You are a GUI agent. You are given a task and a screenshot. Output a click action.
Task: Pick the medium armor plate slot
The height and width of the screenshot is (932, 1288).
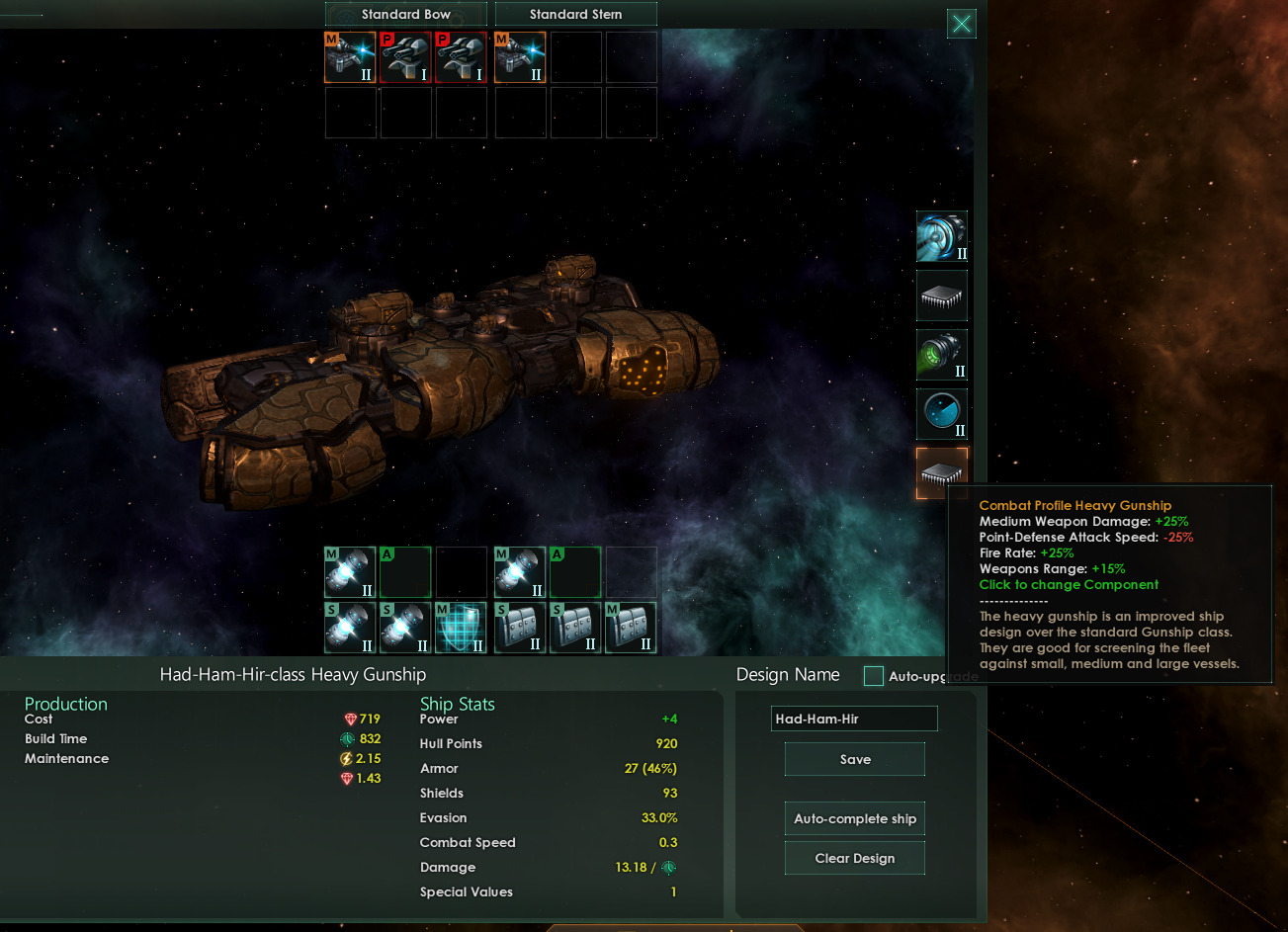[x=631, y=628]
